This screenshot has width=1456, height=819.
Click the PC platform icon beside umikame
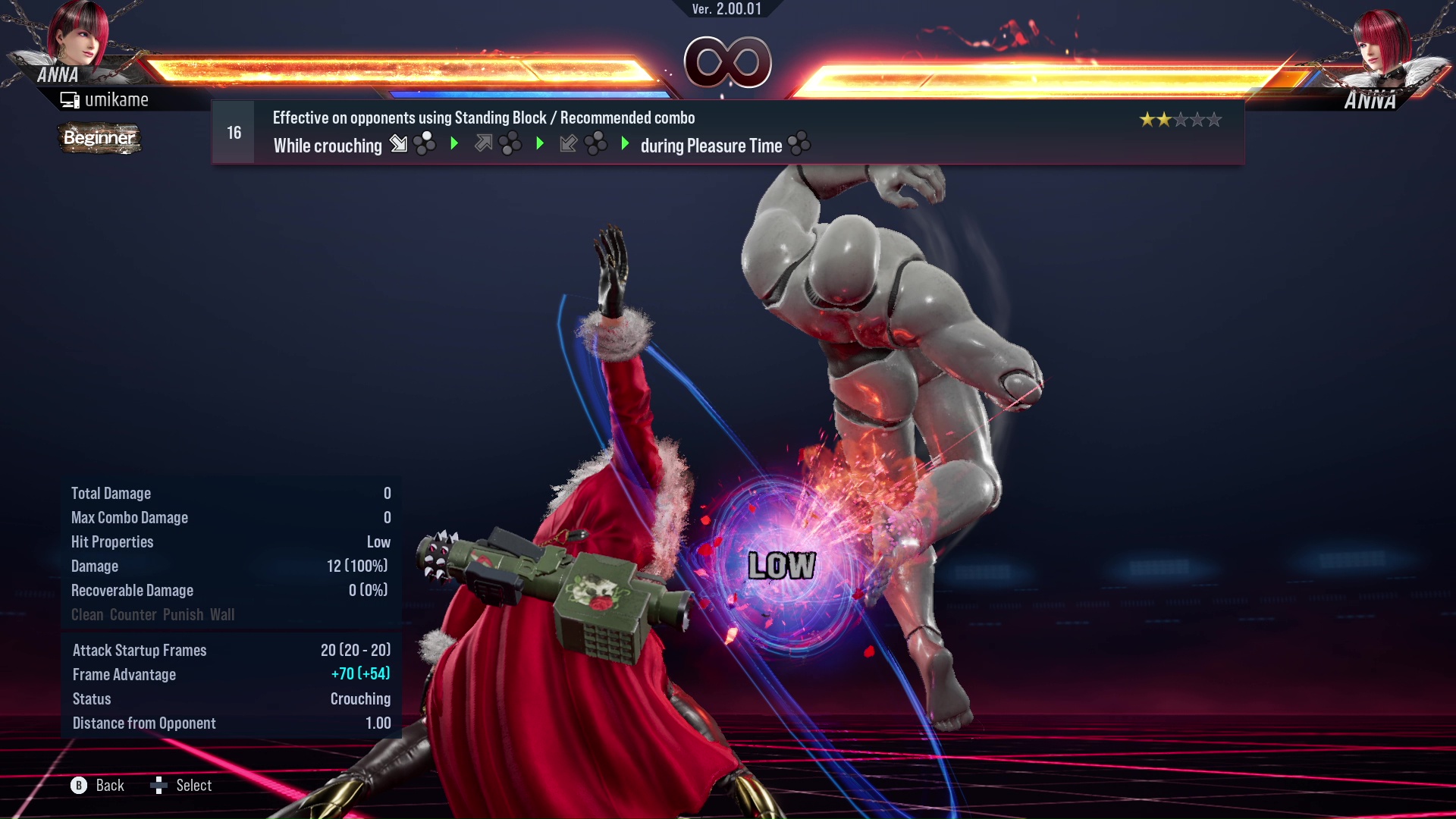point(70,99)
